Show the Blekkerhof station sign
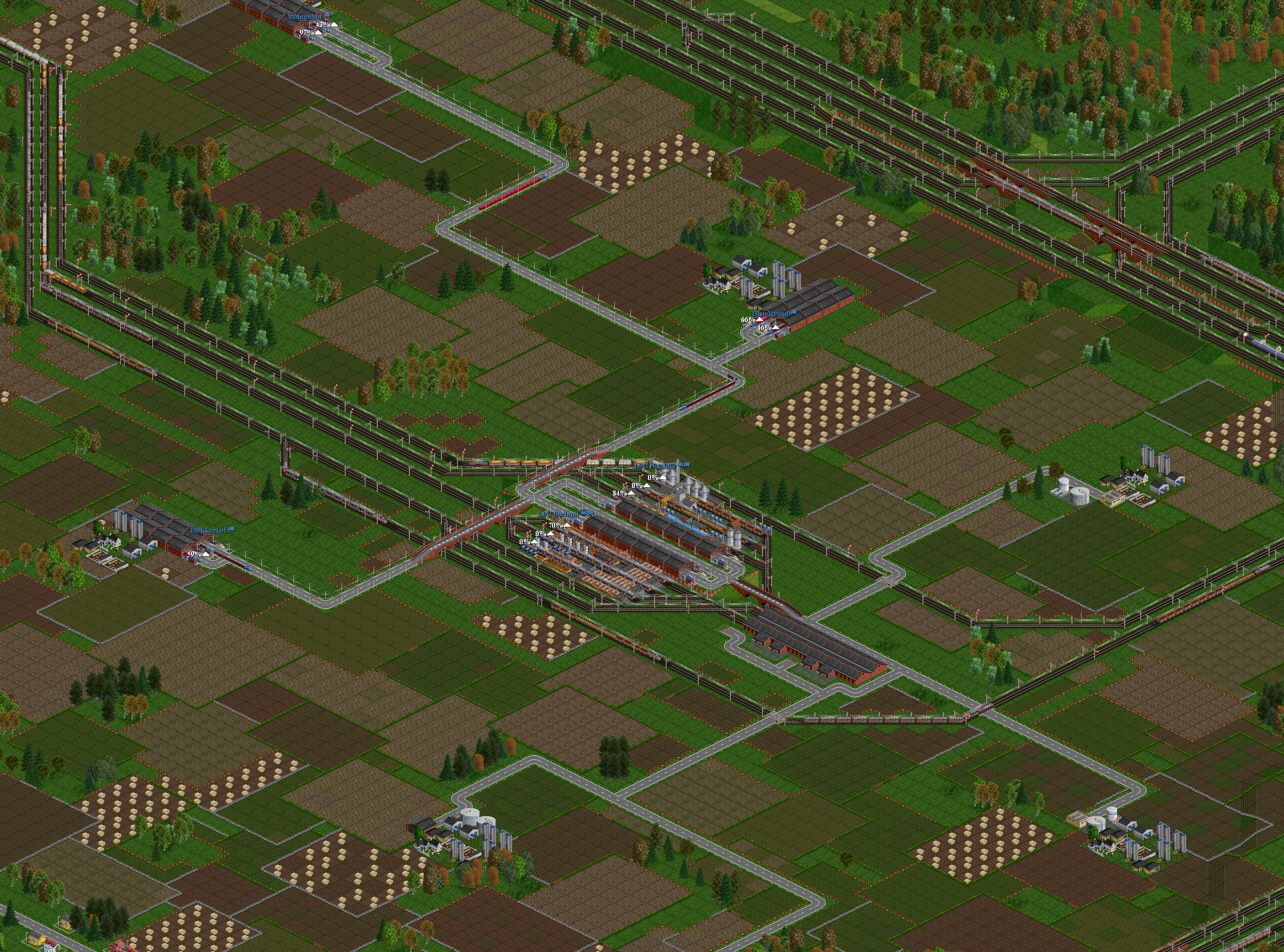This screenshot has width=1284, height=952. (209, 529)
